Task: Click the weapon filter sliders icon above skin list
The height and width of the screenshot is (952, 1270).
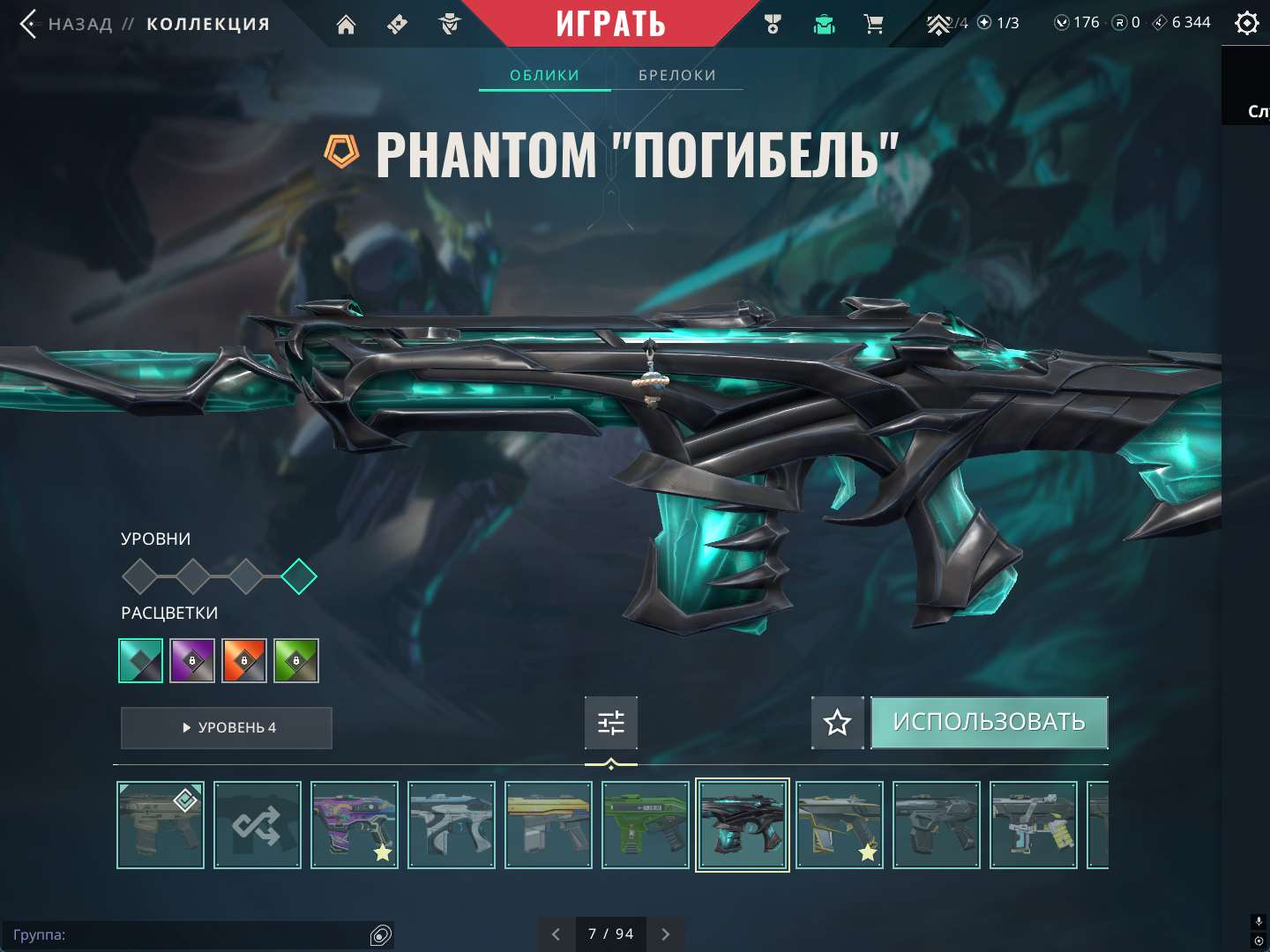Action: 611,722
